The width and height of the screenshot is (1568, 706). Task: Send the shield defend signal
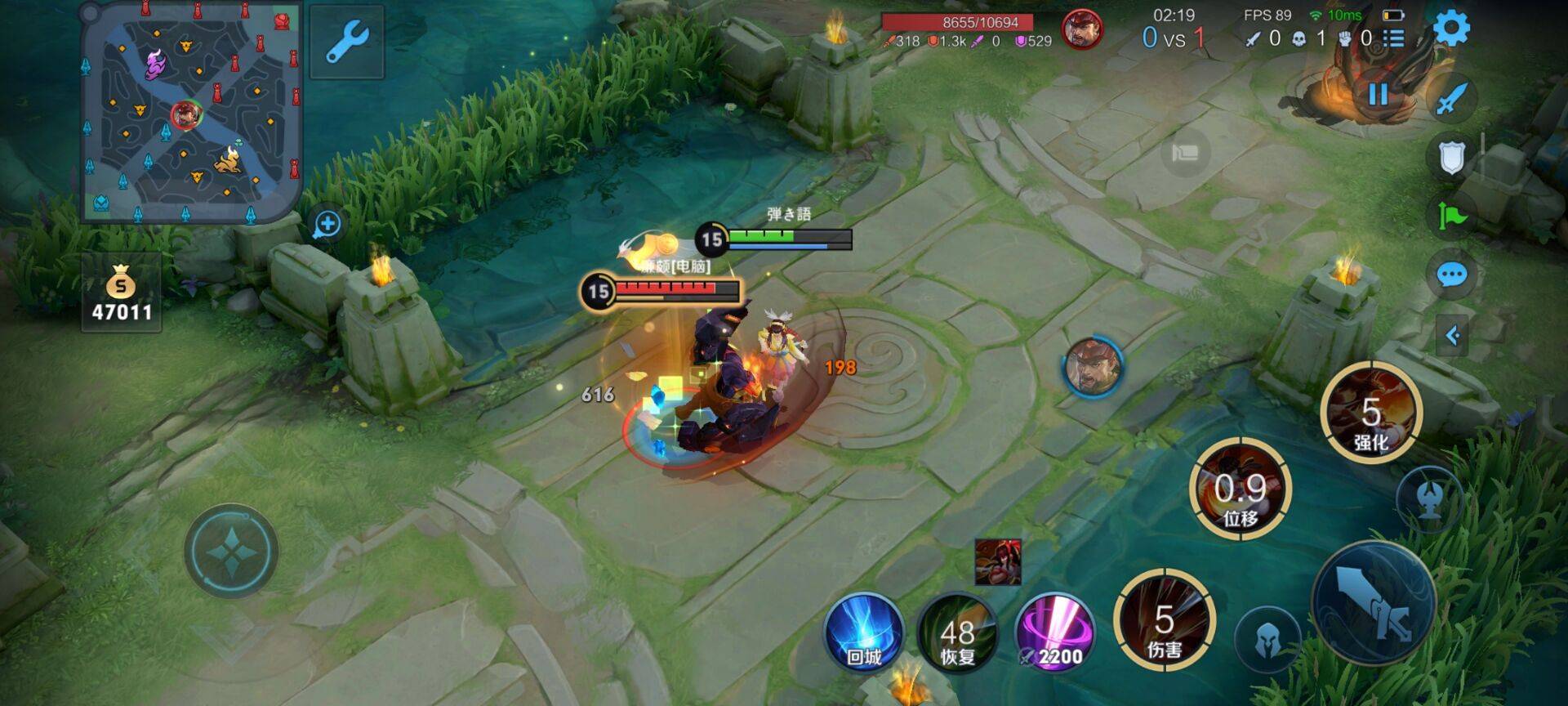coord(1451,157)
